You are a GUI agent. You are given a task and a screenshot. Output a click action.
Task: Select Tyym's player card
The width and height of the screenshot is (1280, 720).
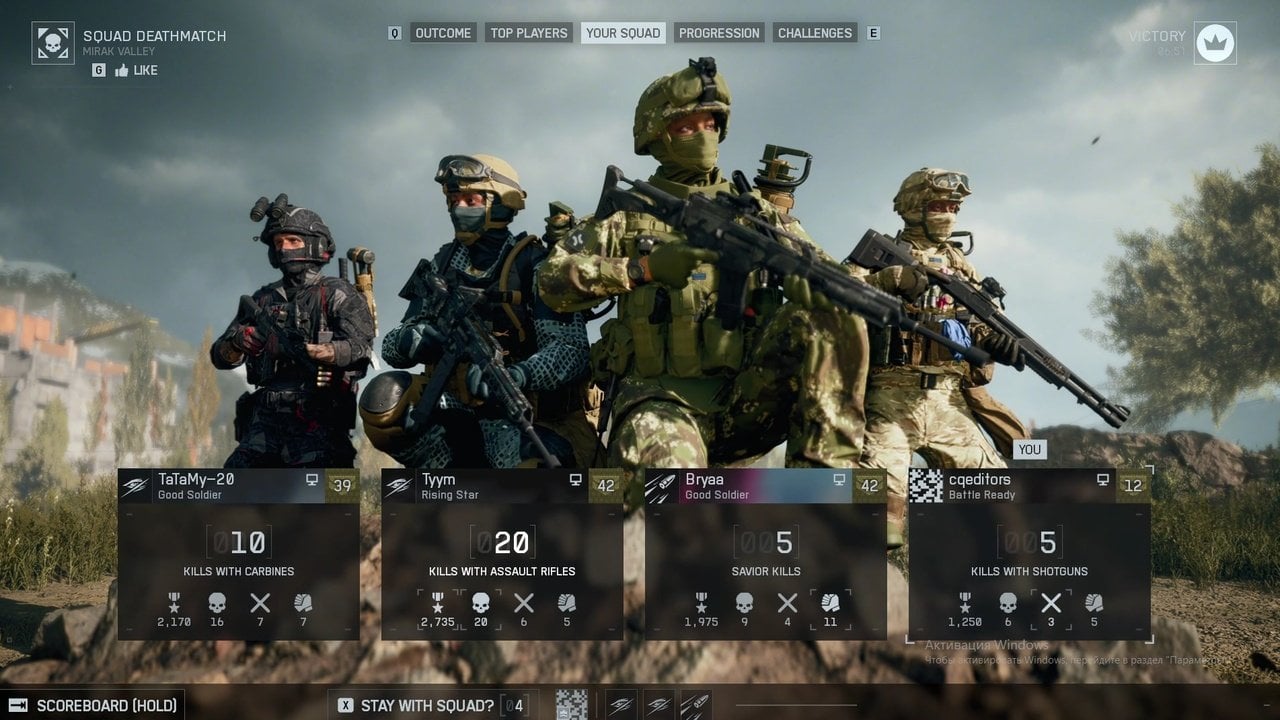point(502,553)
